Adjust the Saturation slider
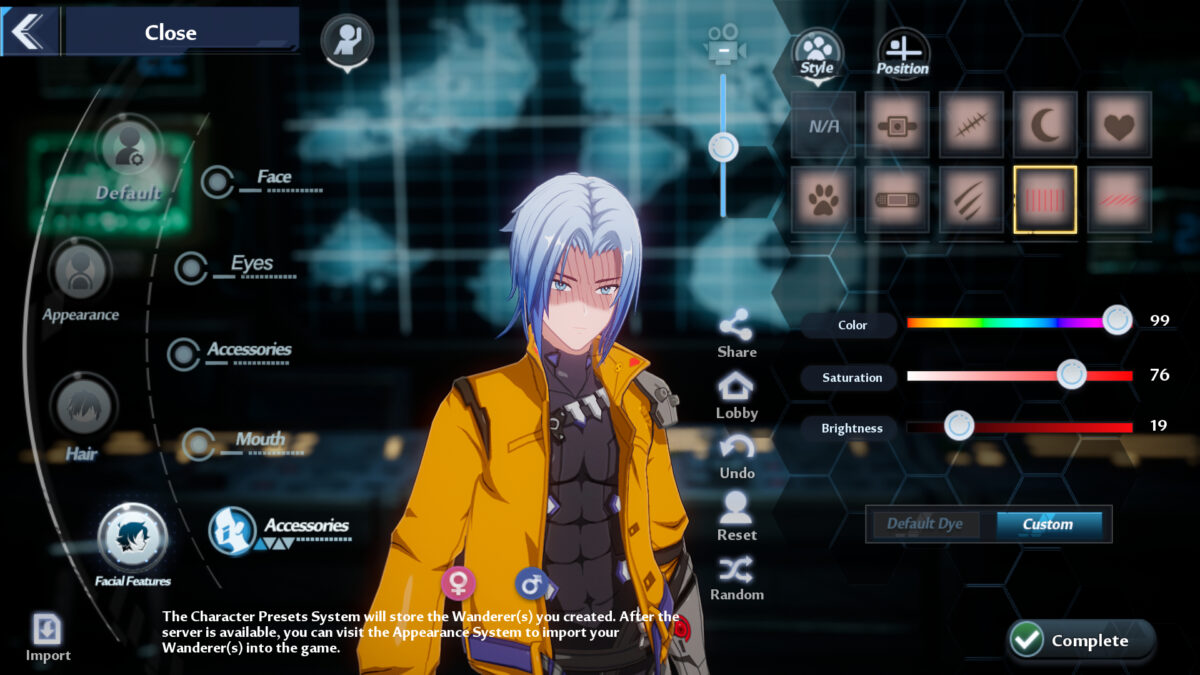 pos(1072,375)
